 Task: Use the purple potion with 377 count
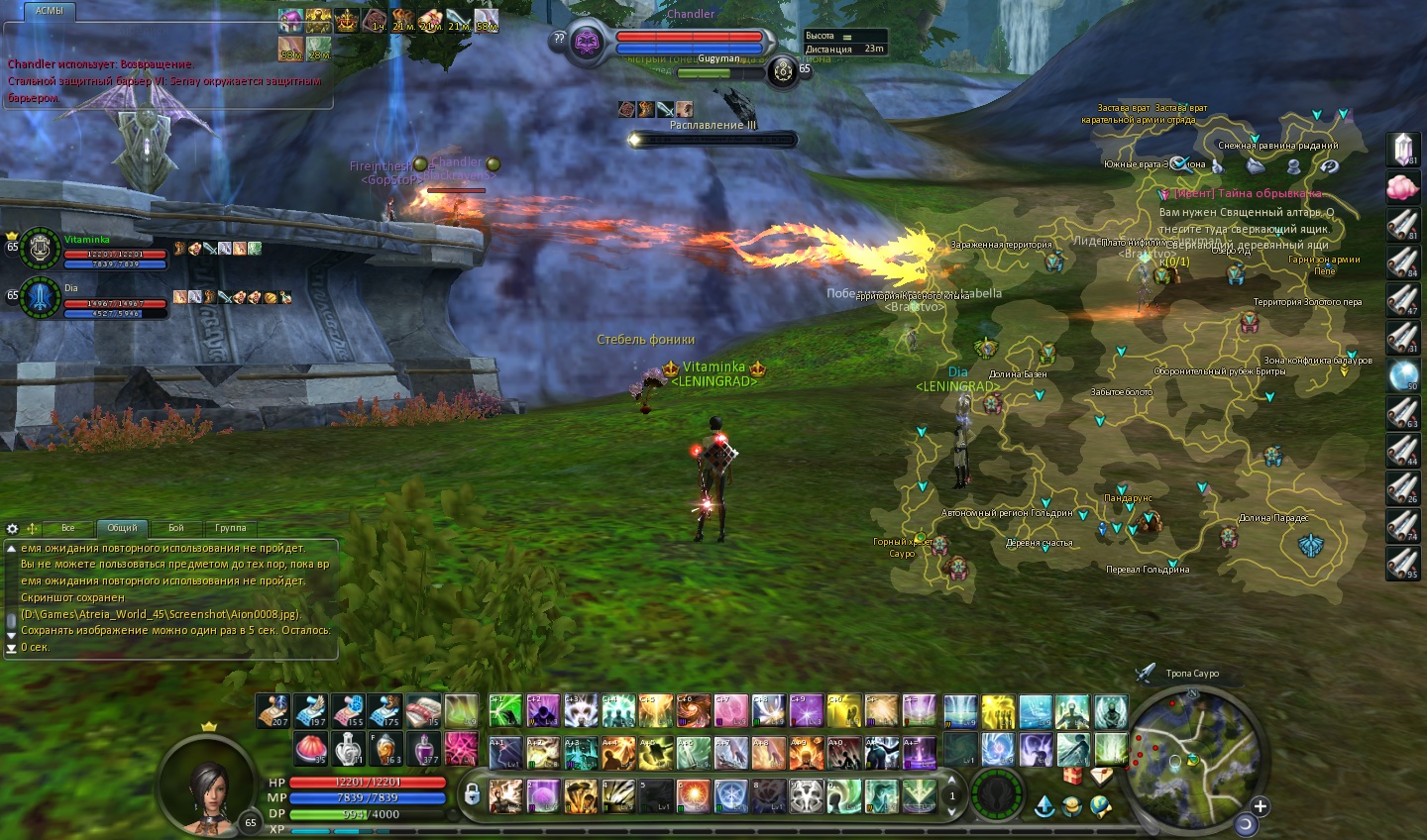(424, 750)
